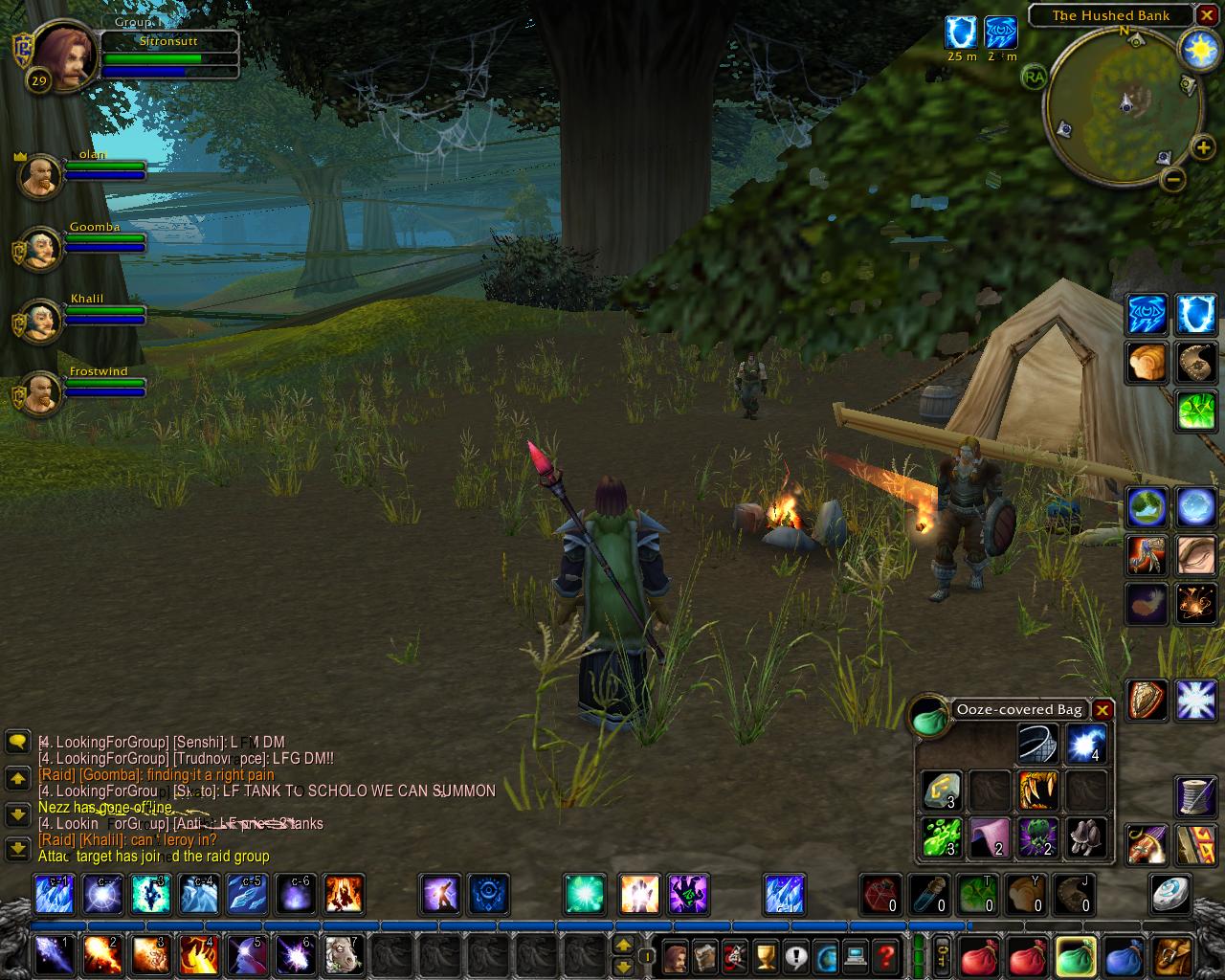Select Goomba's party portrait
Image resolution: width=1225 pixels, height=980 pixels.
[x=41, y=249]
